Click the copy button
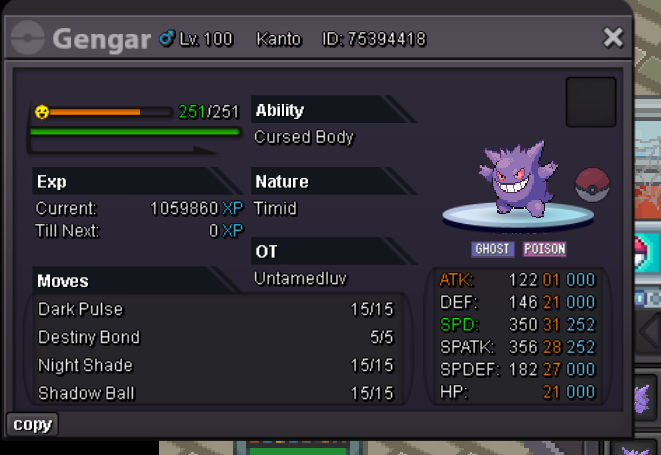 point(32,424)
